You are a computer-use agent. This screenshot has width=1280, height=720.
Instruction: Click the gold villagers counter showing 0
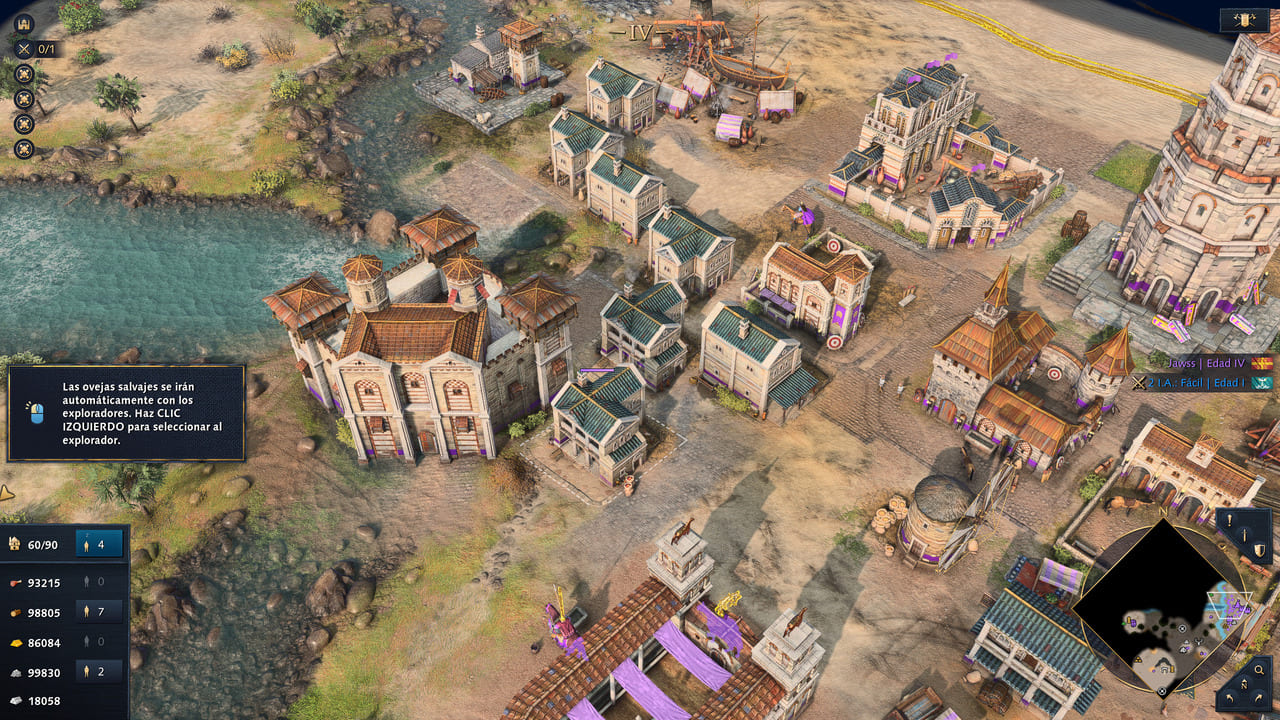99,641
